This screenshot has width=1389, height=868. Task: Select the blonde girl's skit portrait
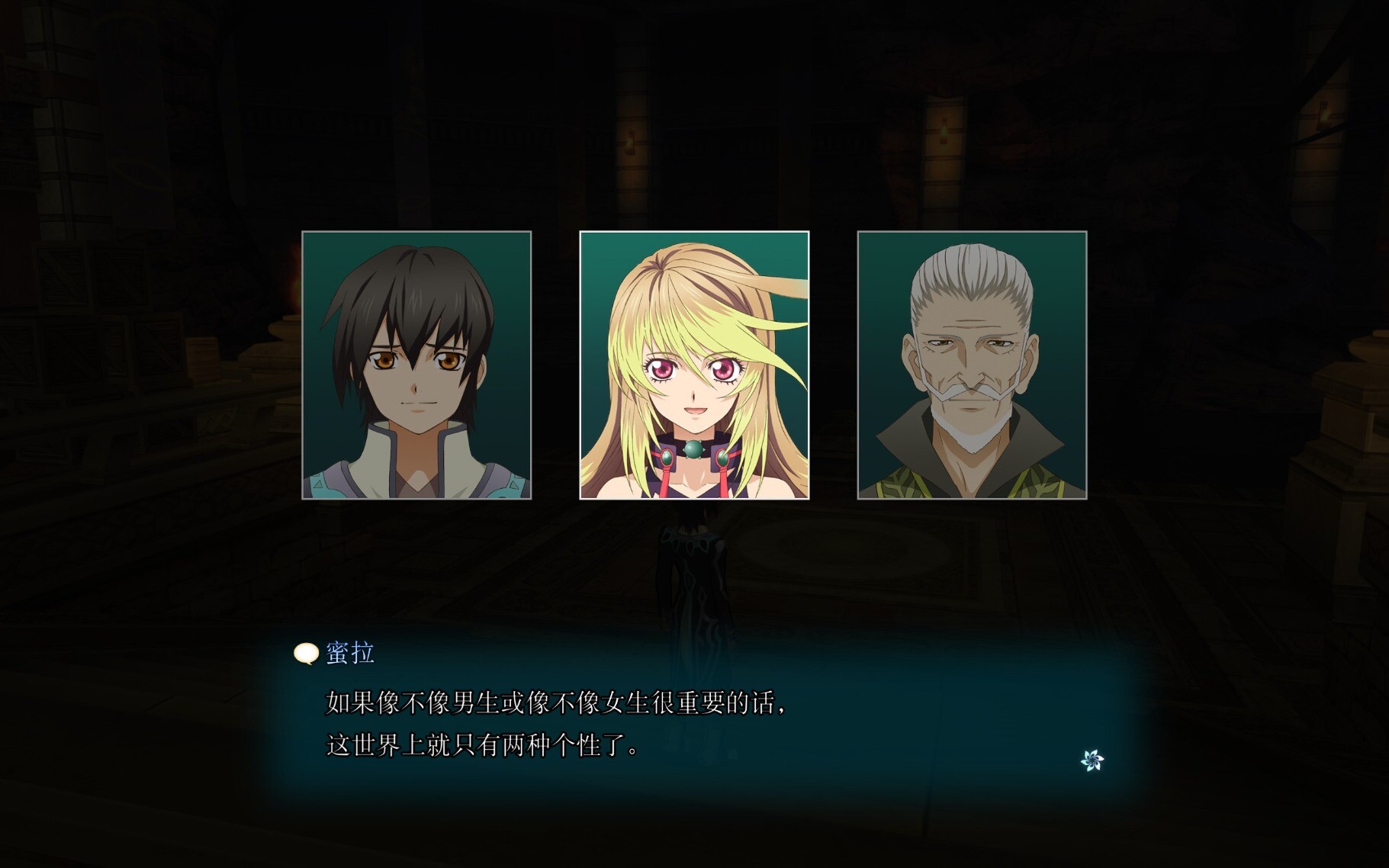click(x=694, y=365)
